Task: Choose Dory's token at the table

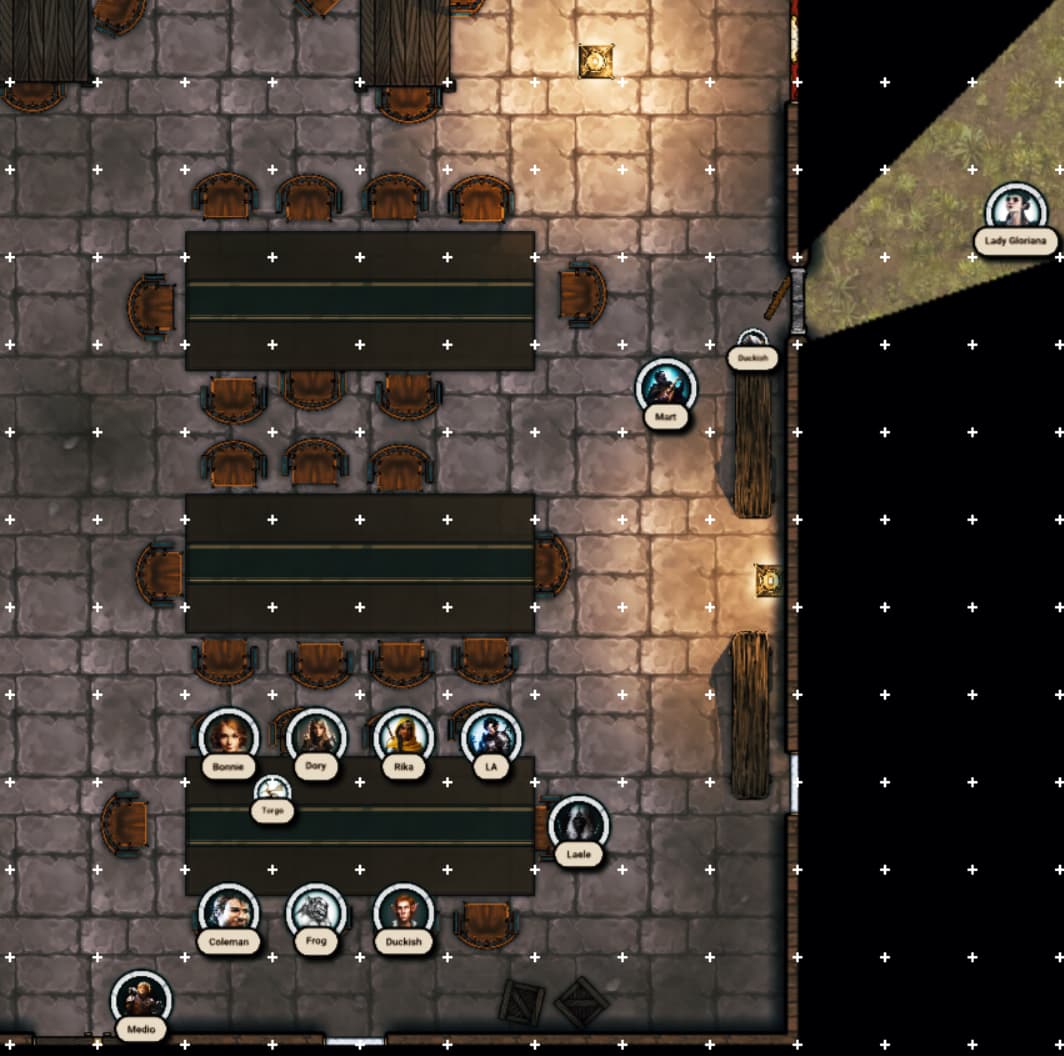Action: 316,737
